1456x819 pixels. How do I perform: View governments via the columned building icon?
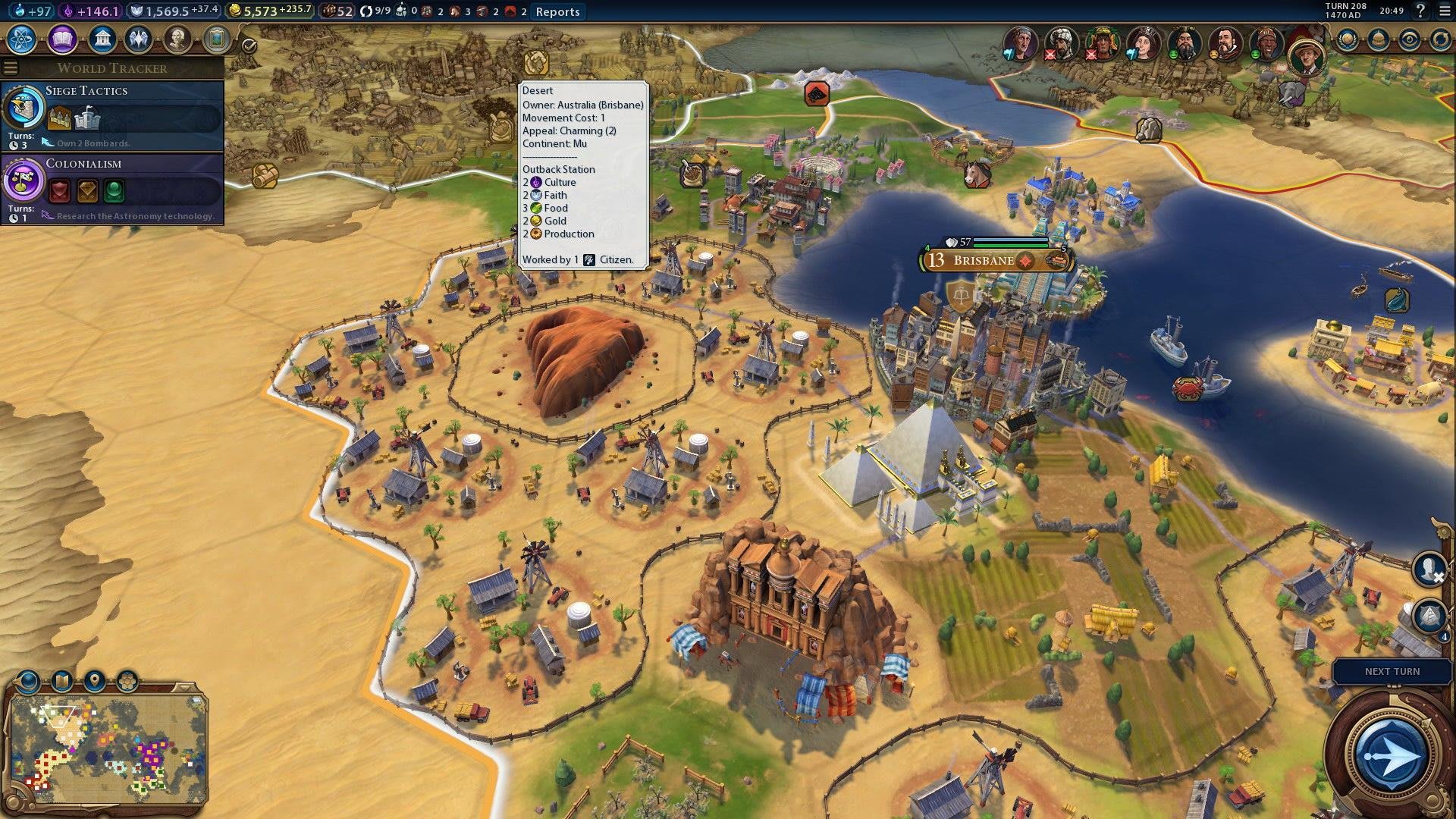101,39
